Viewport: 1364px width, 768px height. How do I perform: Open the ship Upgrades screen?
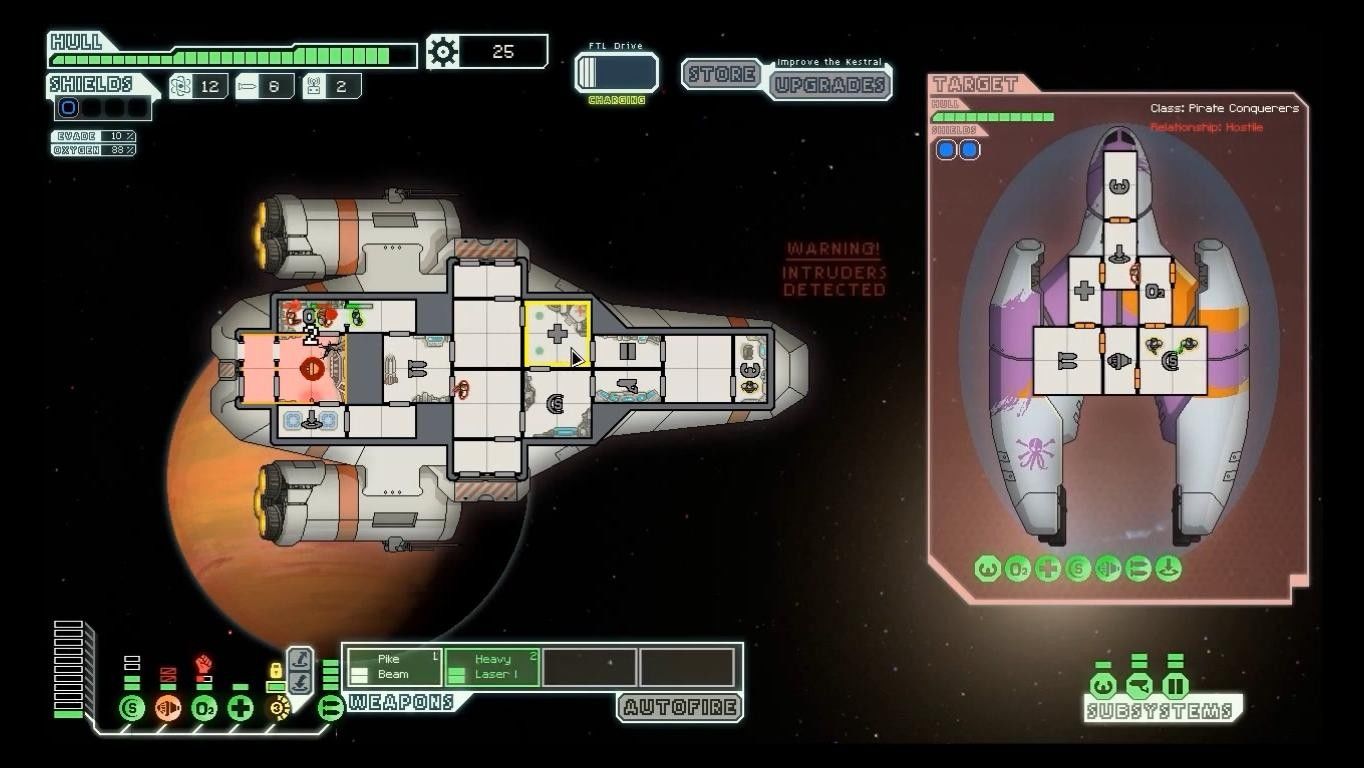click(x=829, y=84)
